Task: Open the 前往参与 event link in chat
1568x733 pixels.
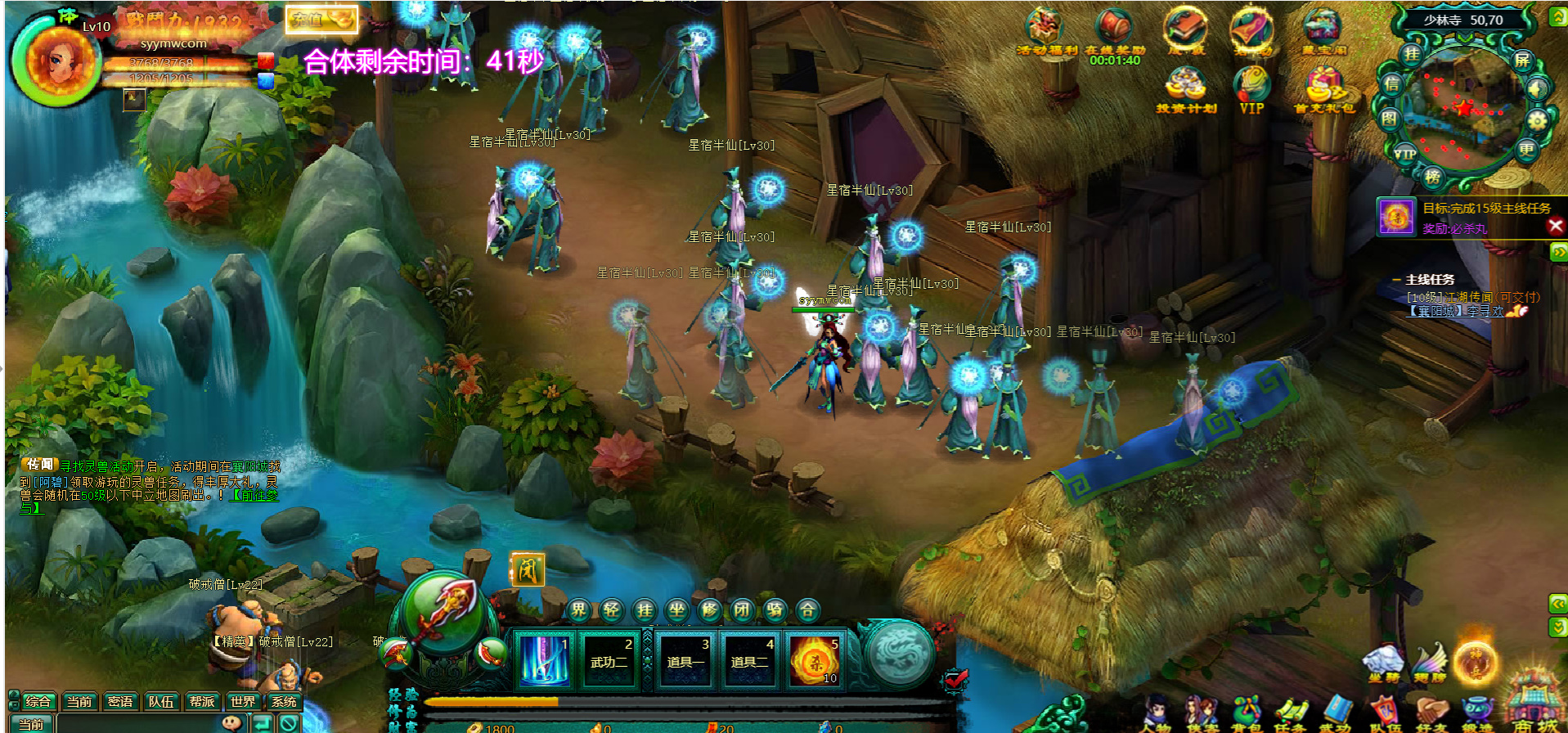Action: (255, 496)
